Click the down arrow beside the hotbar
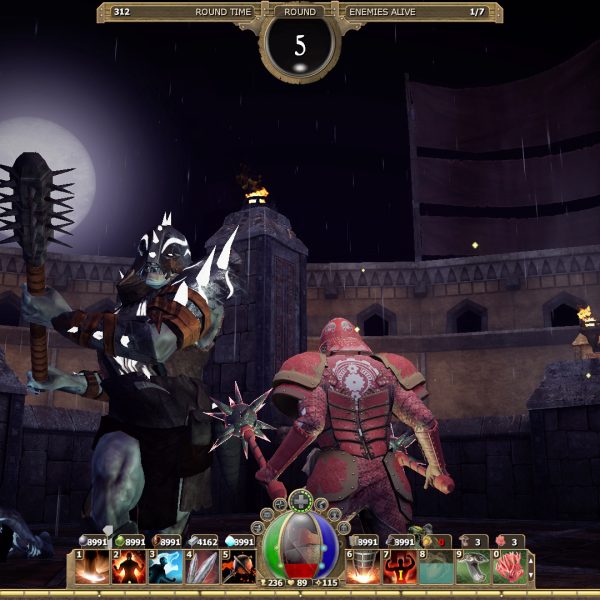Screen dimensions: 600x600 [x=531, y=575]
